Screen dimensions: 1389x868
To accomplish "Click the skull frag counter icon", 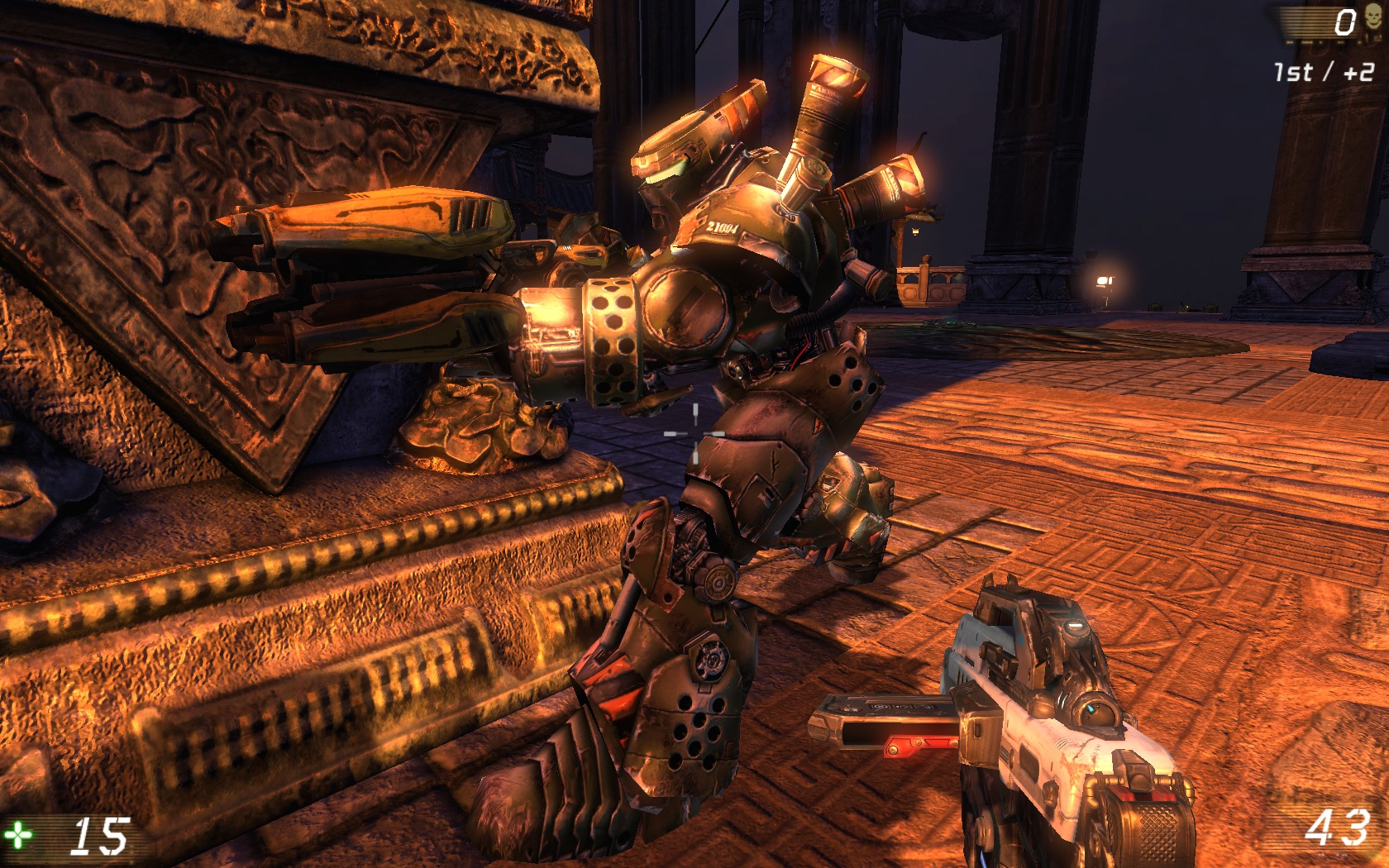I will 1373,18.
